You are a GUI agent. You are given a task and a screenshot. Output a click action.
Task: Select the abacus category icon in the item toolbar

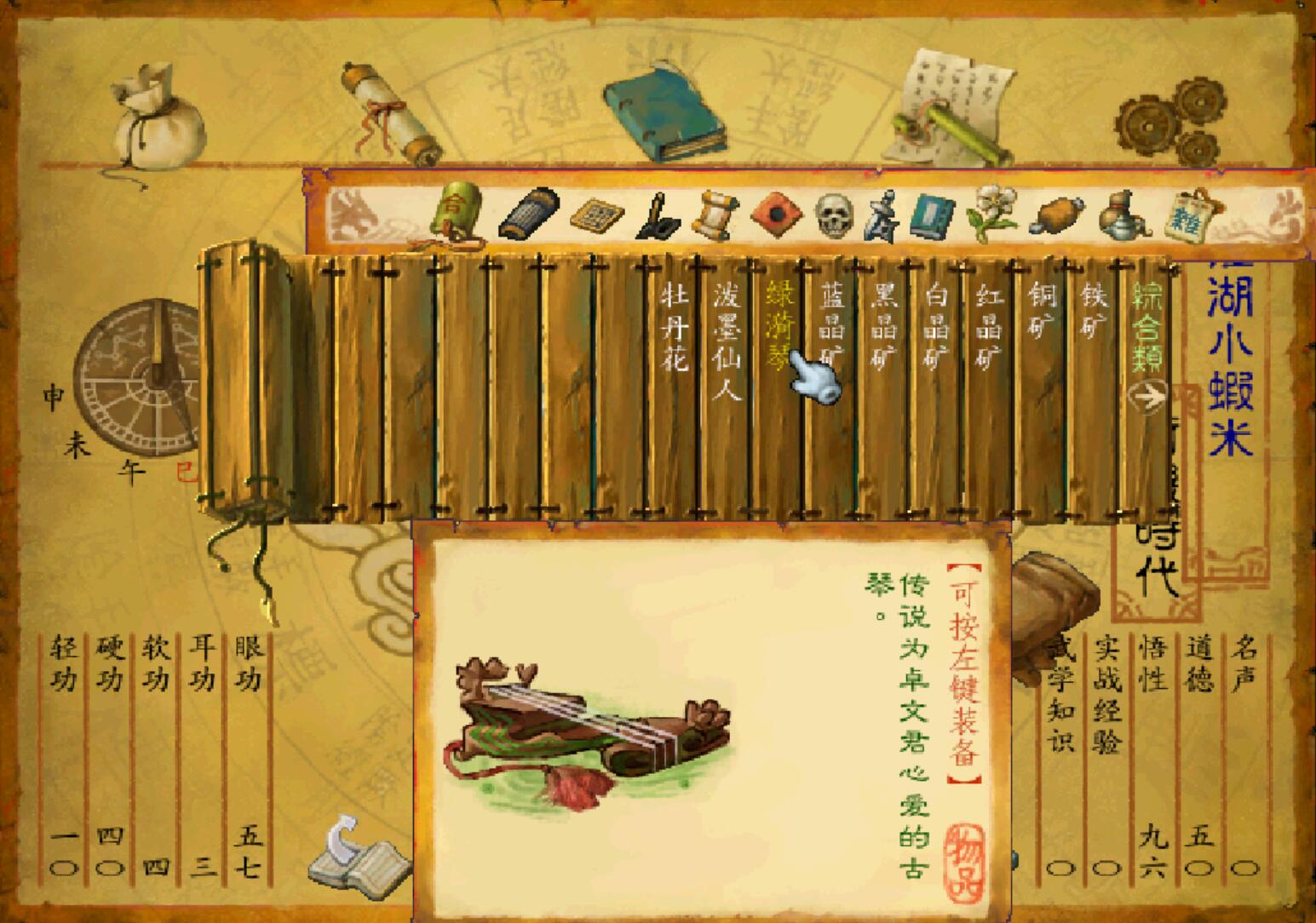pos(596,215)
